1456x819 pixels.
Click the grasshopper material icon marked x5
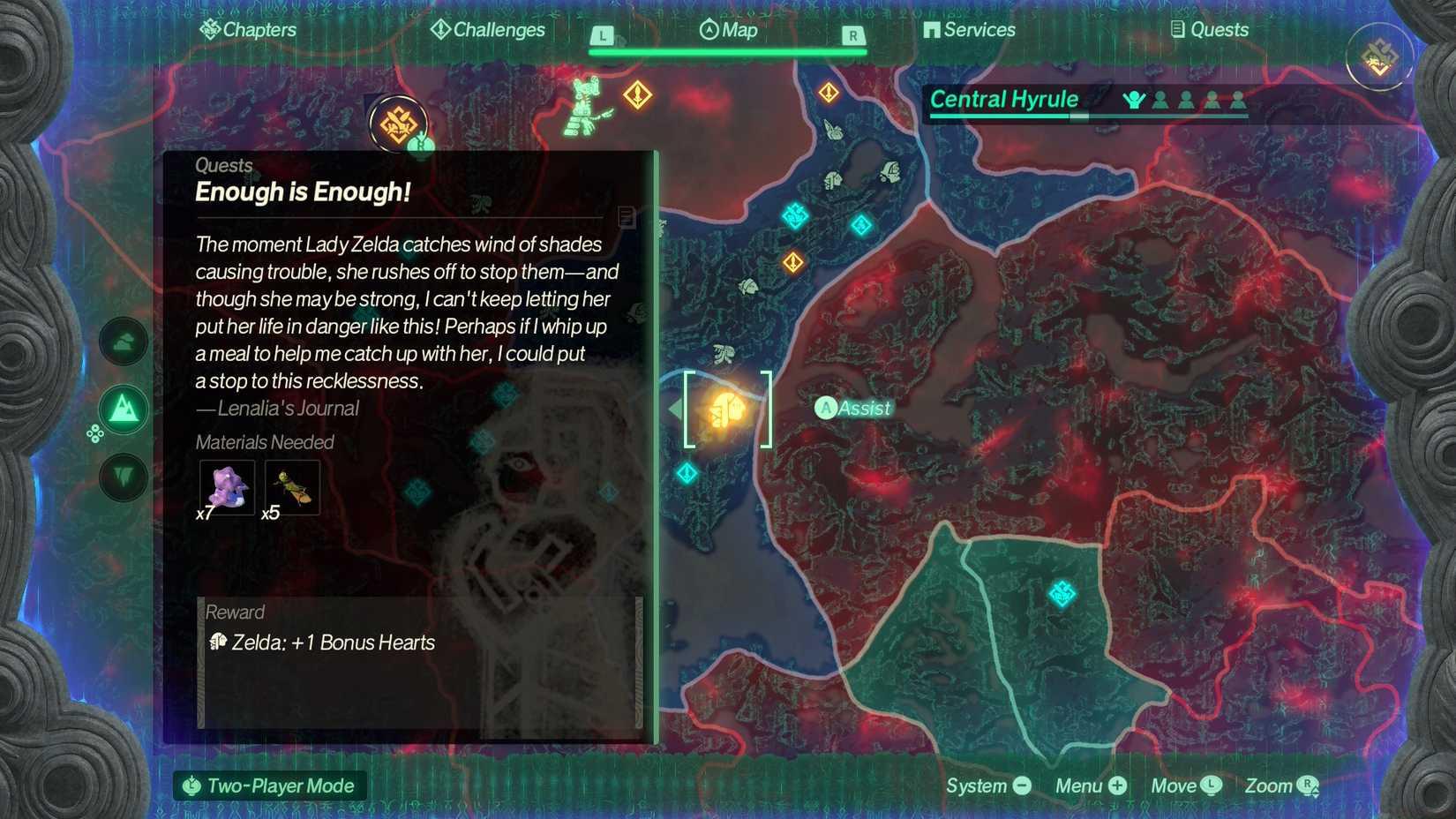[x=291, y=487]
